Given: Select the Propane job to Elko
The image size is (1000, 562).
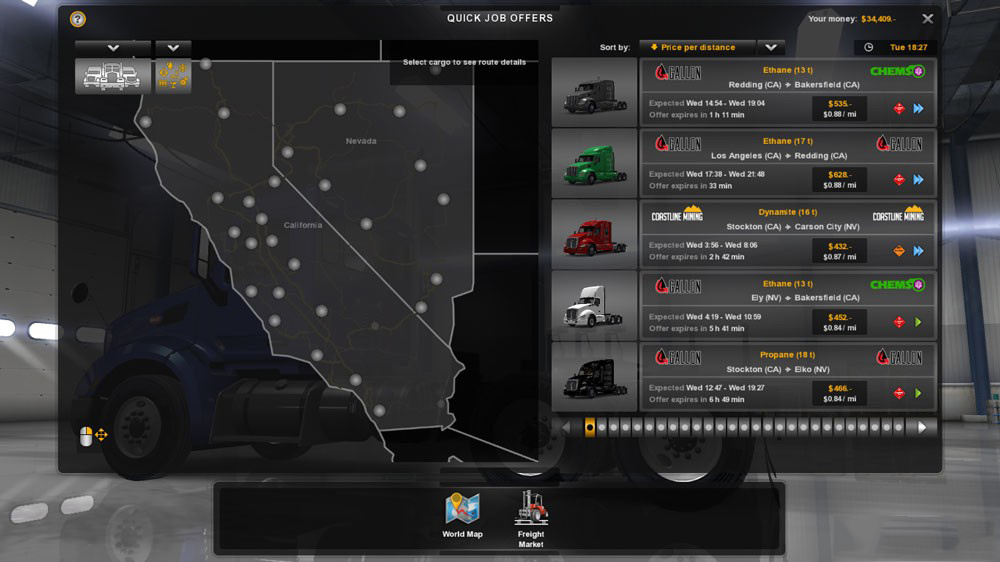Looking at the screenshot, I should [x=788, y=376].
